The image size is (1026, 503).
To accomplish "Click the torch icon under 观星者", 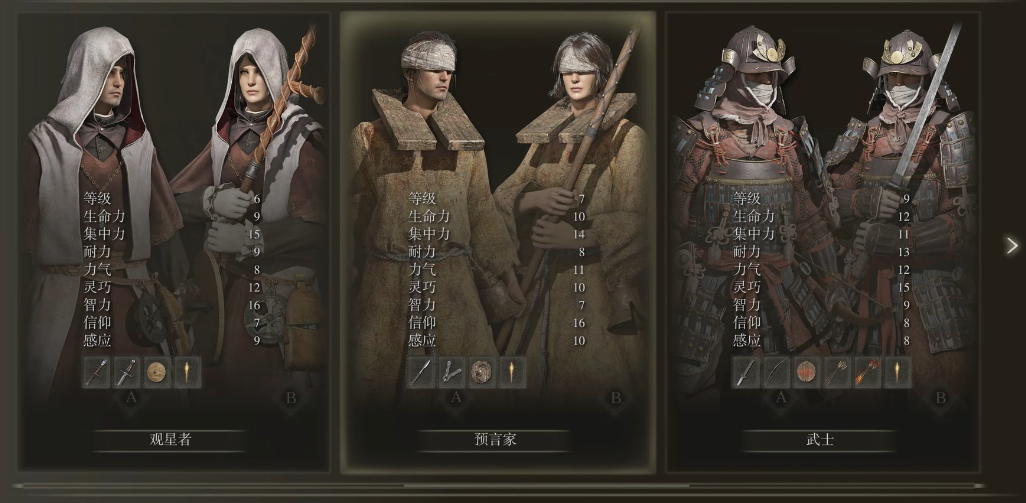I will 187,373.
